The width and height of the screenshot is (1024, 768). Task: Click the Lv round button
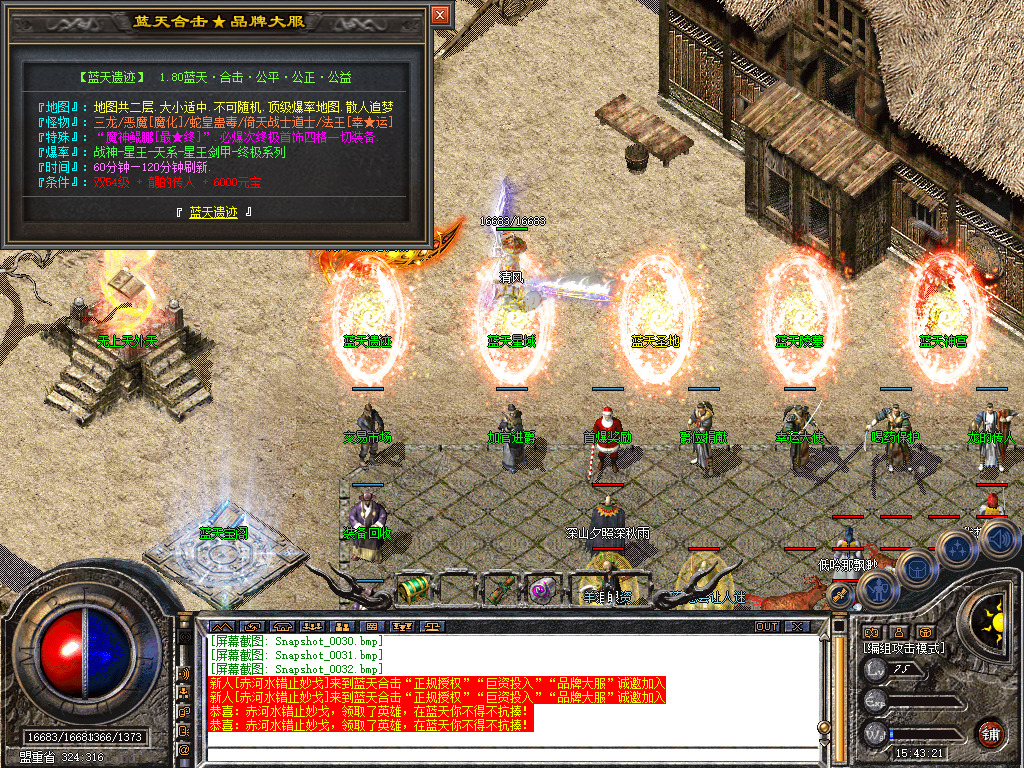874,670
